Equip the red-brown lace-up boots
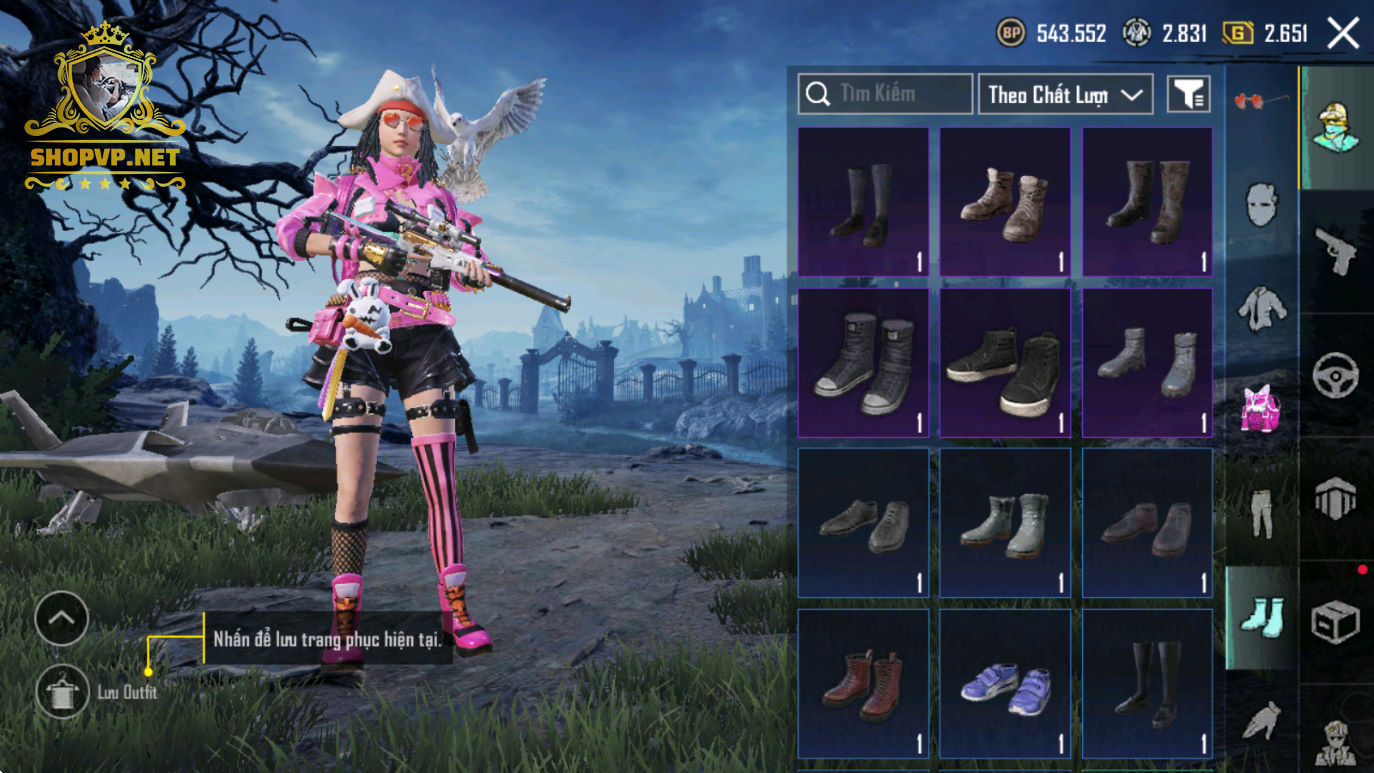 (x=863, y=684)
